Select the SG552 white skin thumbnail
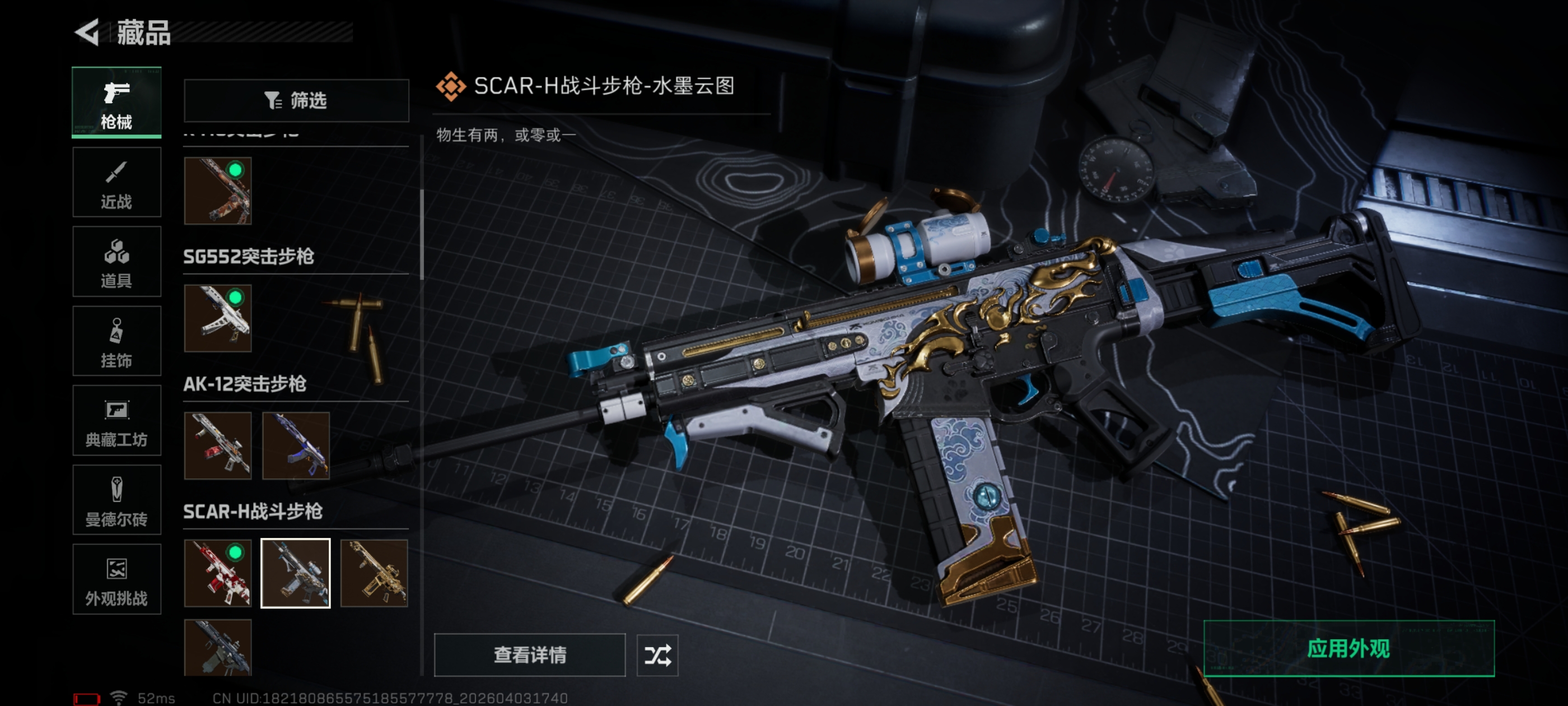The height and width of the screenshot is (706, 1568). [x=217, y=318]
